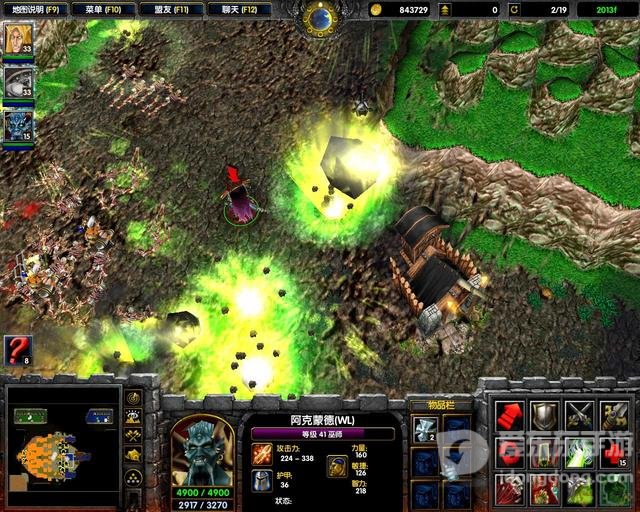Screen dimensions: 640x512
Task: Click the red question mark icon
Action: pyautogui.click(x=18, y=350)
